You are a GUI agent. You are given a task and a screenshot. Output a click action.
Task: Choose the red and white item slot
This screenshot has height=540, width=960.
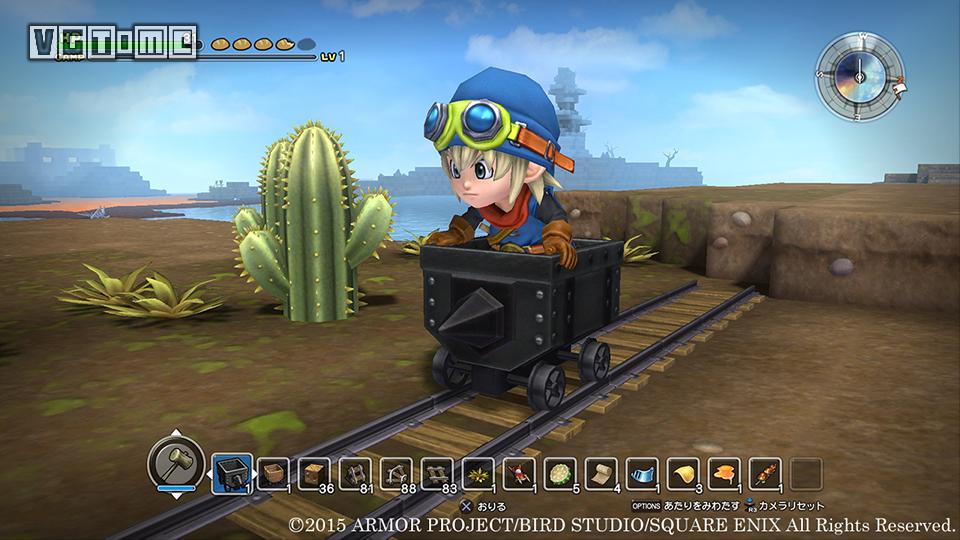[x=519, y=473]
